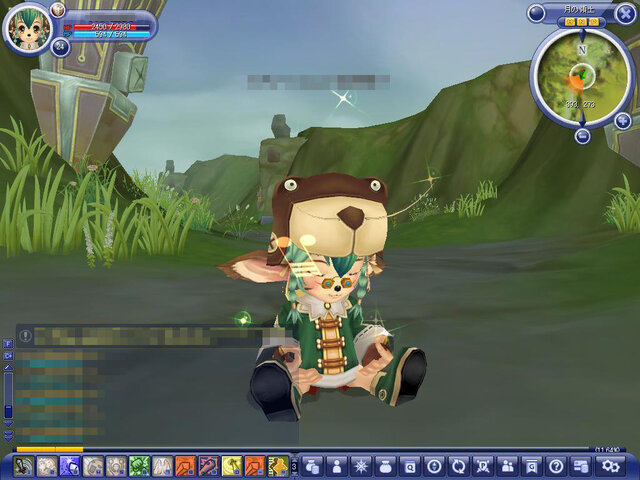This screenshot has width=640, height=480.
Task: Open the two-person party menu button
Action: (507, 466)
